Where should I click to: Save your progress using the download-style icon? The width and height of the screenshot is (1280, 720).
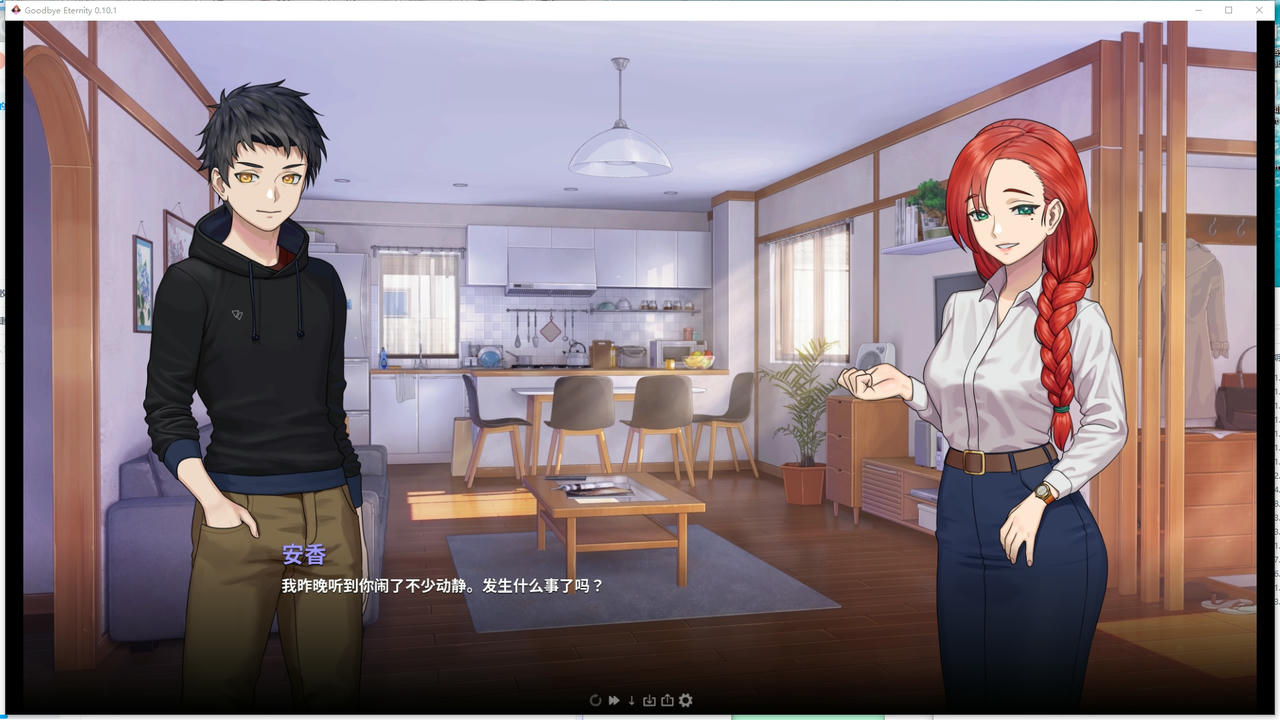click(649, 700)
